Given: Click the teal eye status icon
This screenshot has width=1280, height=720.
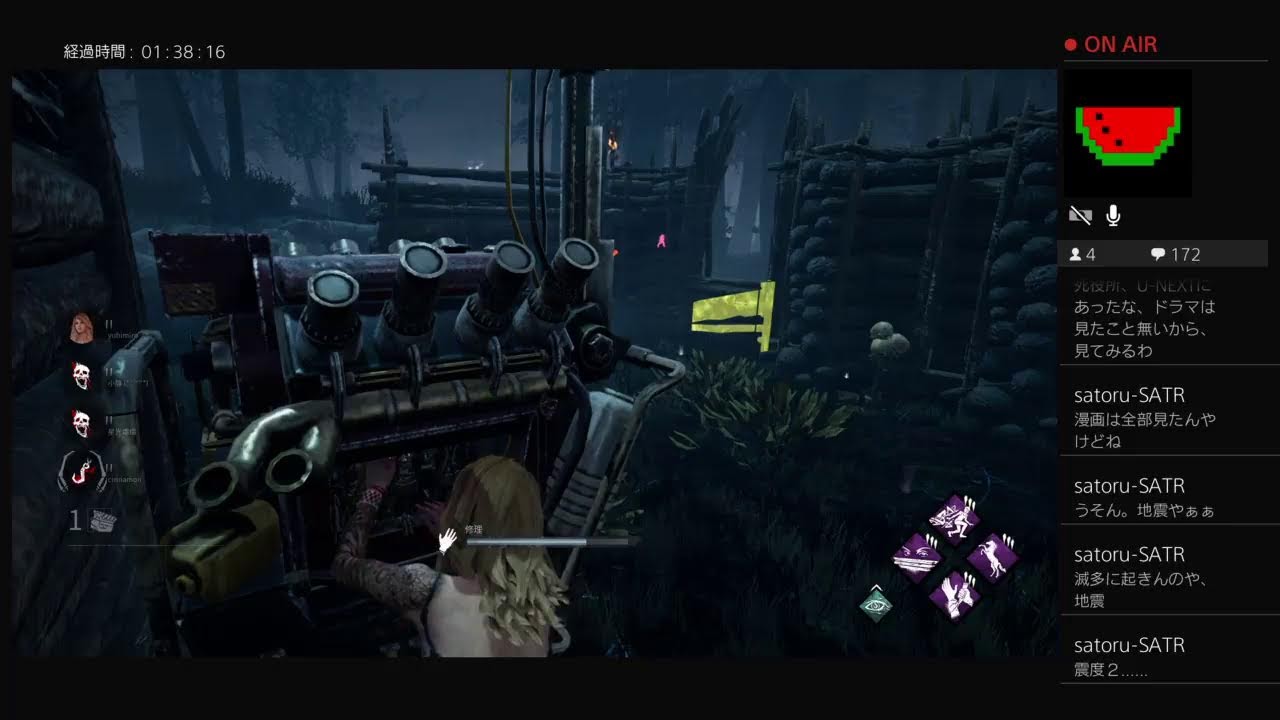Looking at the screenshot, I should click(876, 604).
